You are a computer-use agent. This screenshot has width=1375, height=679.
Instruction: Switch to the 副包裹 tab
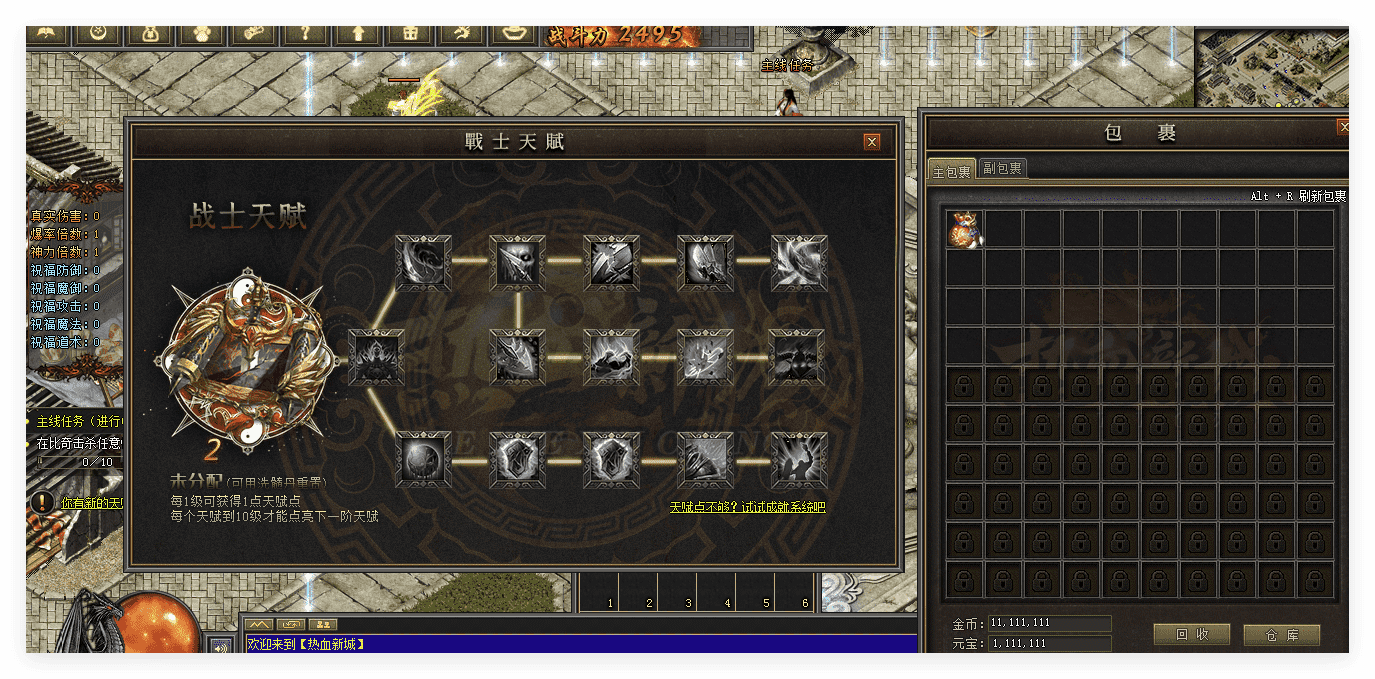point(1002,169)
